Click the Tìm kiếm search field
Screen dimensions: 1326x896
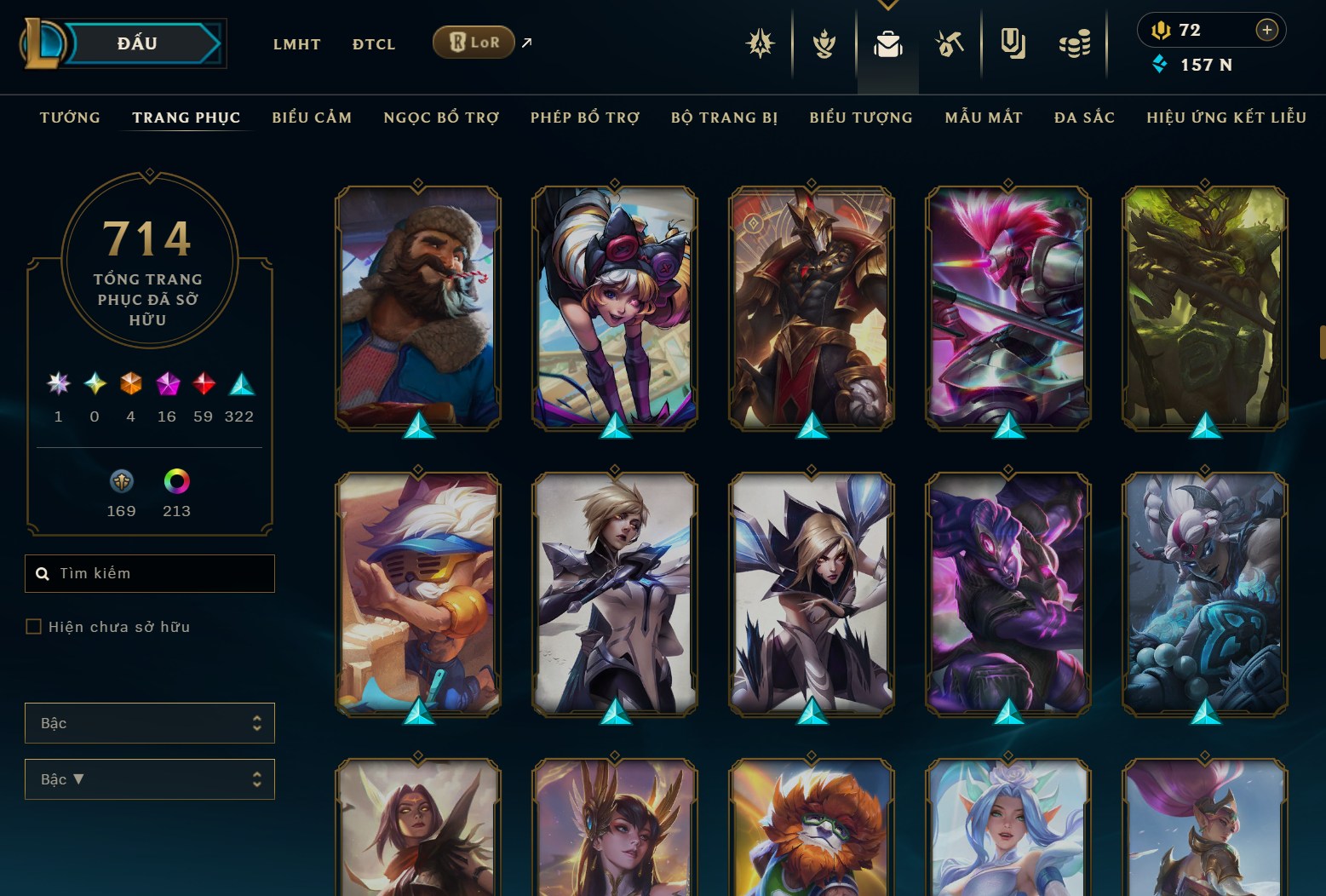point(150,573)
